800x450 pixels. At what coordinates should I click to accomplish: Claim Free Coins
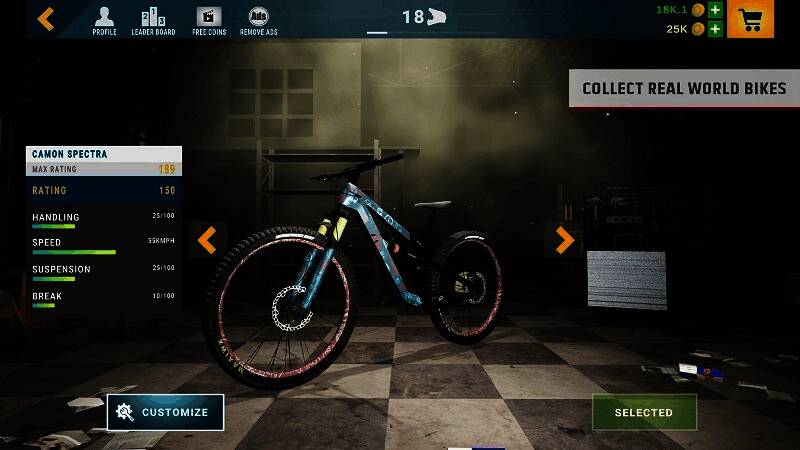(209, 20)
